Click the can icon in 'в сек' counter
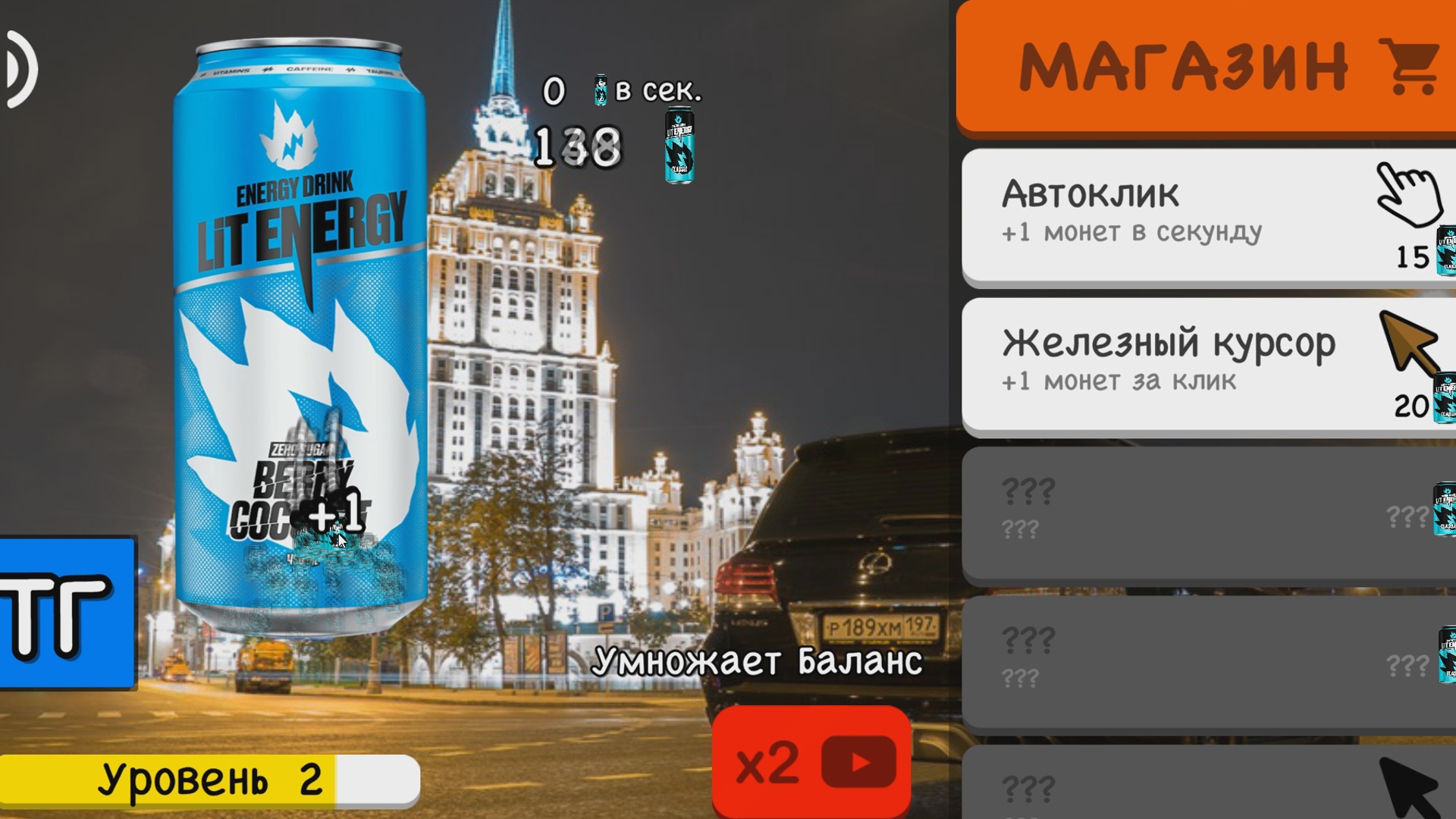This screenshot has height=819, width=1456. pyautogui.click(x=601, y=87)
